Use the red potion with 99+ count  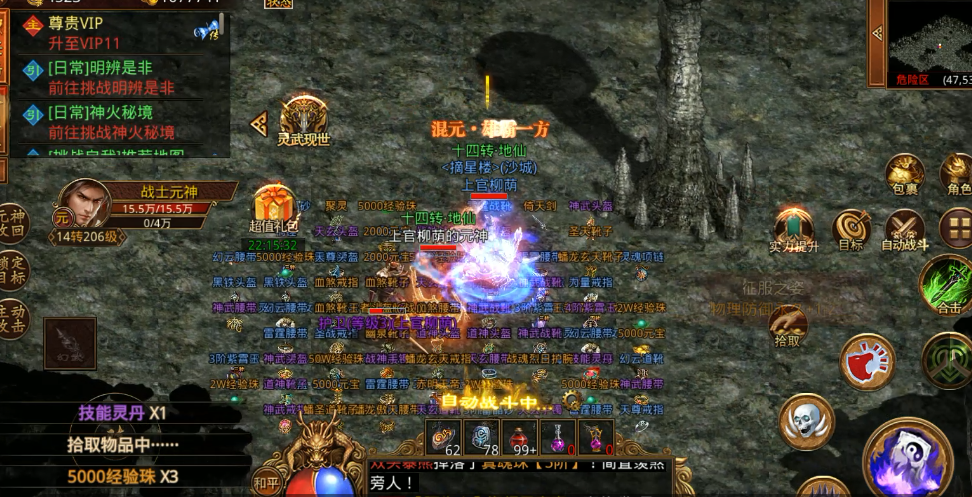(519, 436)
